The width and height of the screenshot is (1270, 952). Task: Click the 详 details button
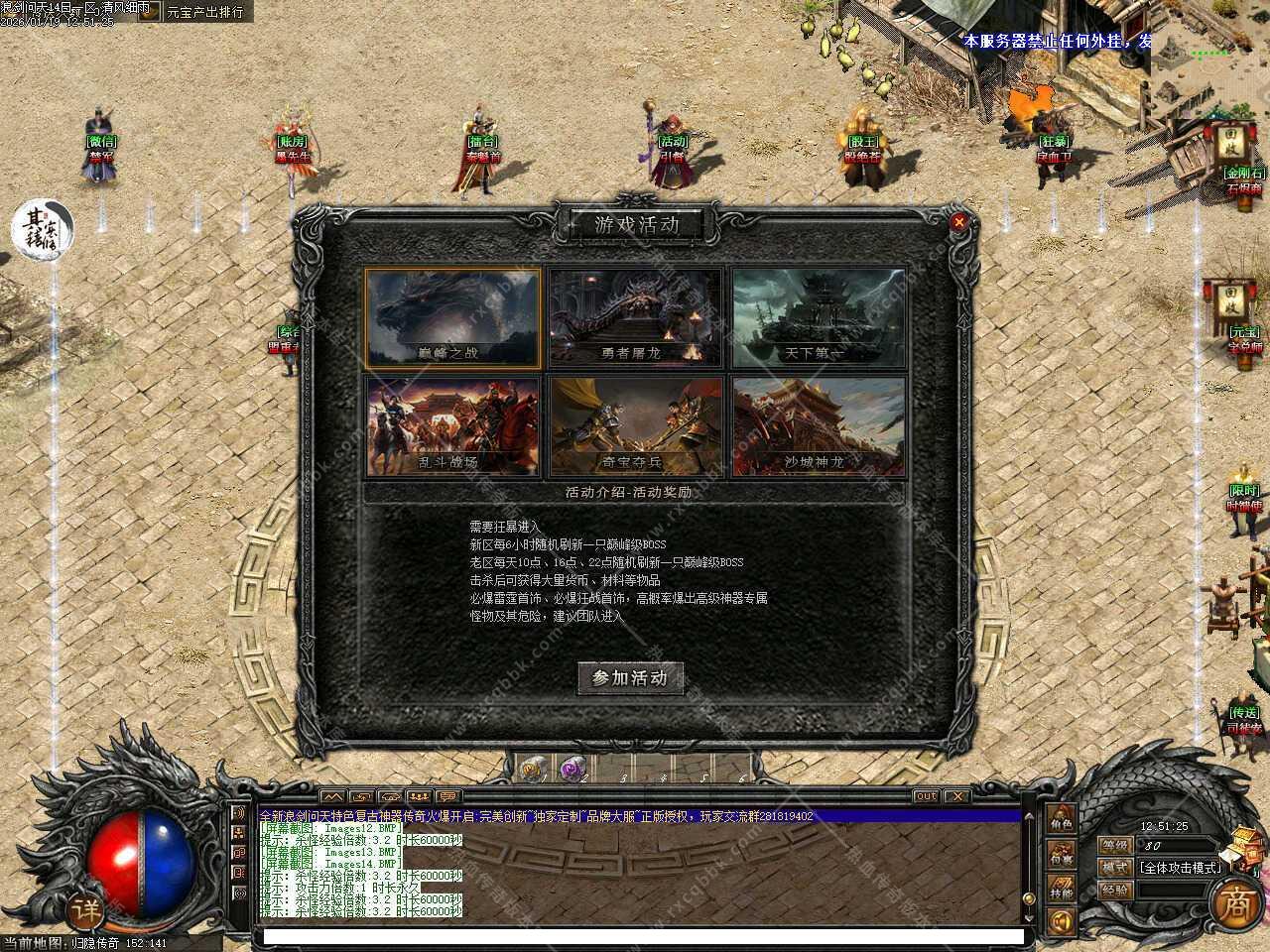85,909
